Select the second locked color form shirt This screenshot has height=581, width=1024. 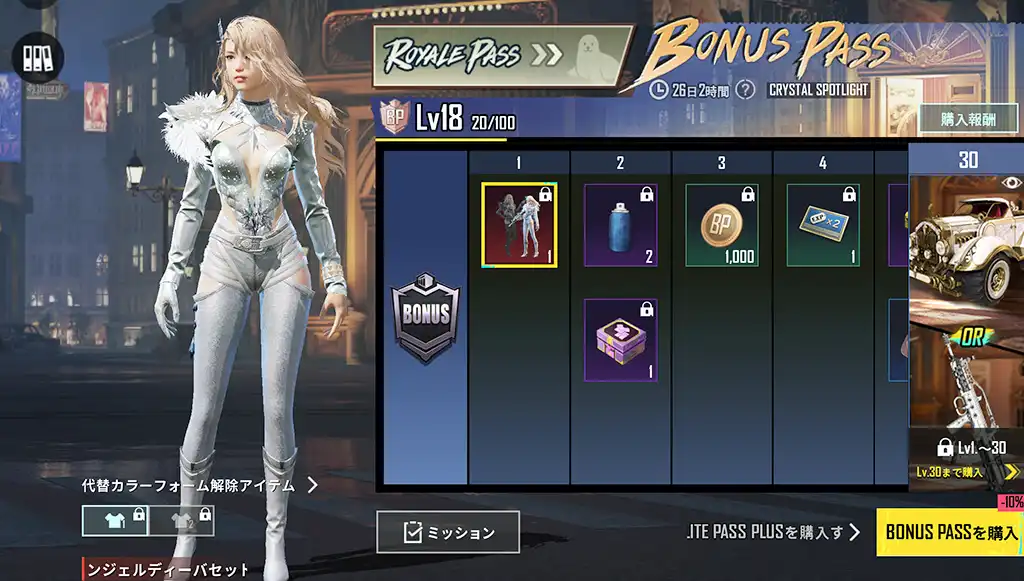click(x=181, y=520)
